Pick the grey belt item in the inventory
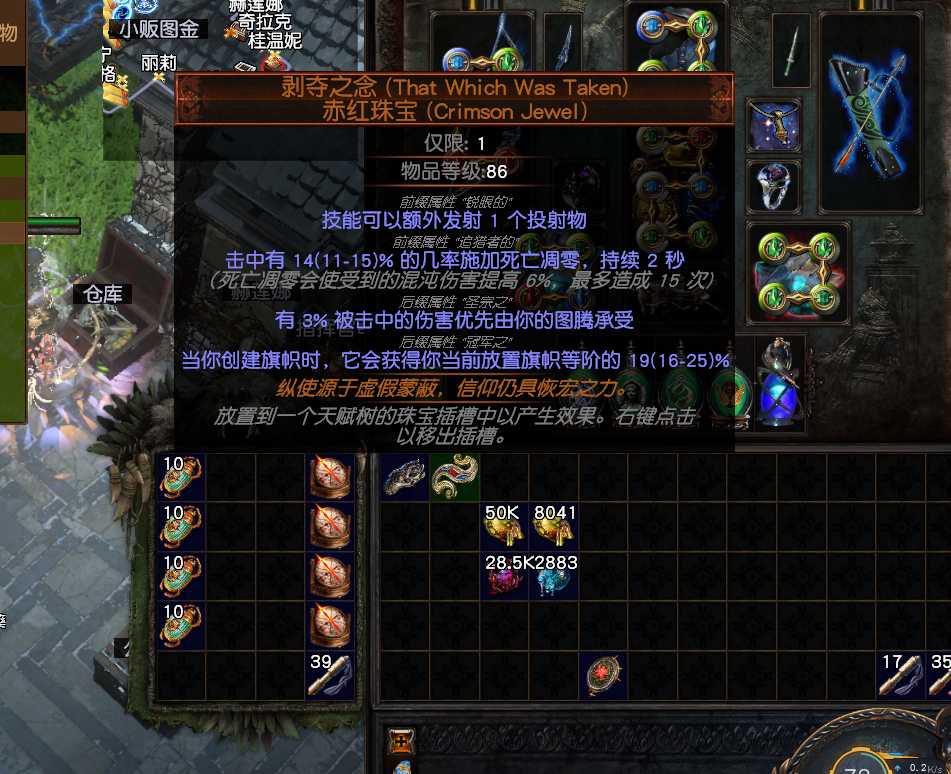Viewport: 951px width, 774px height. (x=405, y=478)
